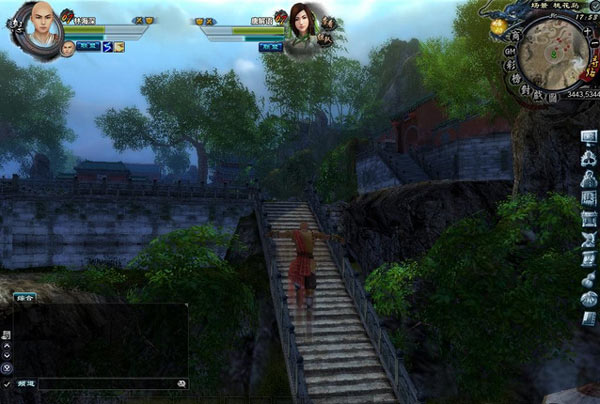Switch to the 综合 chat tab
The image size is (600, 404).
pyautogui.click(x=24, y=297)
